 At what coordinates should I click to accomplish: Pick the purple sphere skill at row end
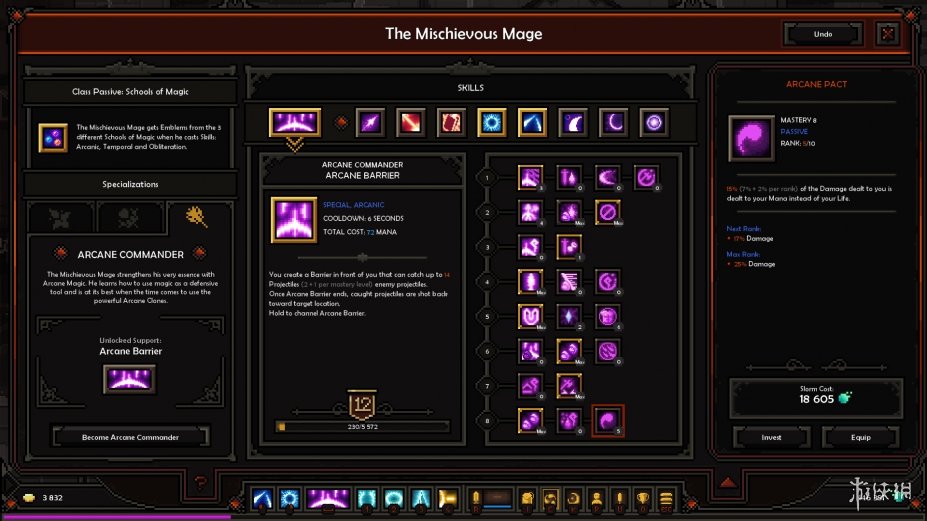pos(654,123)
